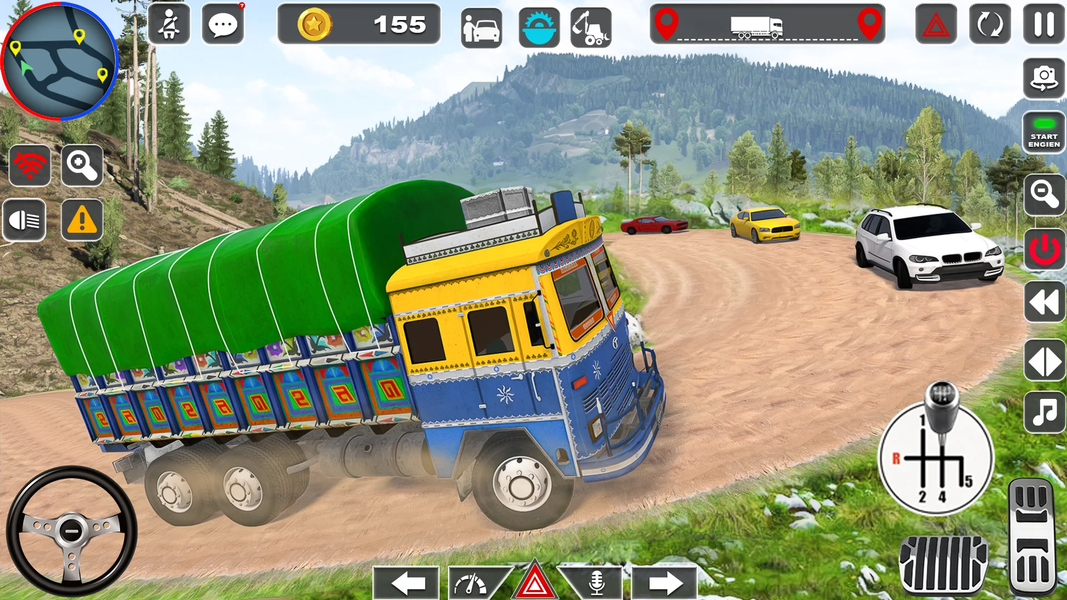Switch camera view with the camera icon
Viewport: 1067px width, 600px height.
pos(1043,78)
